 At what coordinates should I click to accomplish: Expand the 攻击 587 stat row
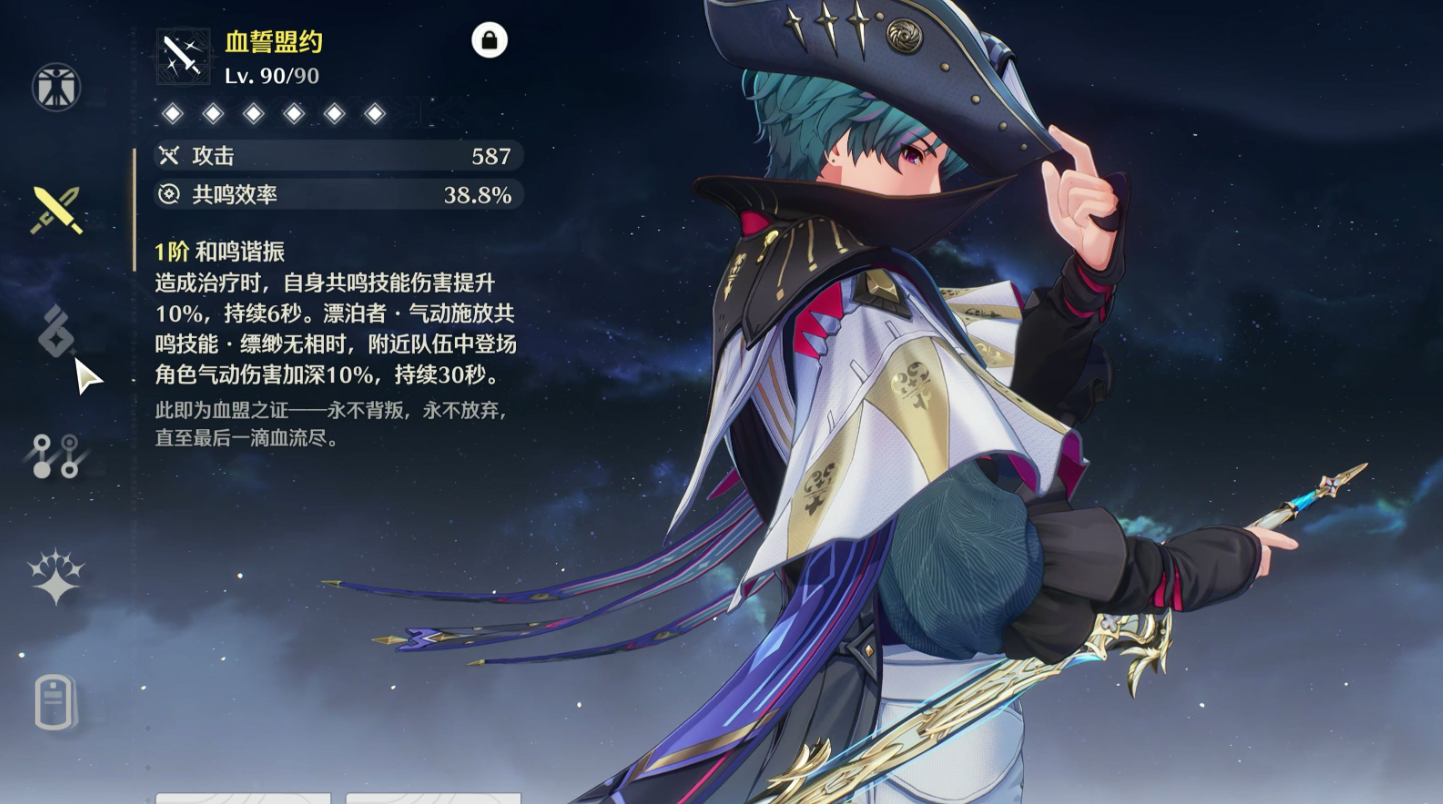click(x=335, y=156)
